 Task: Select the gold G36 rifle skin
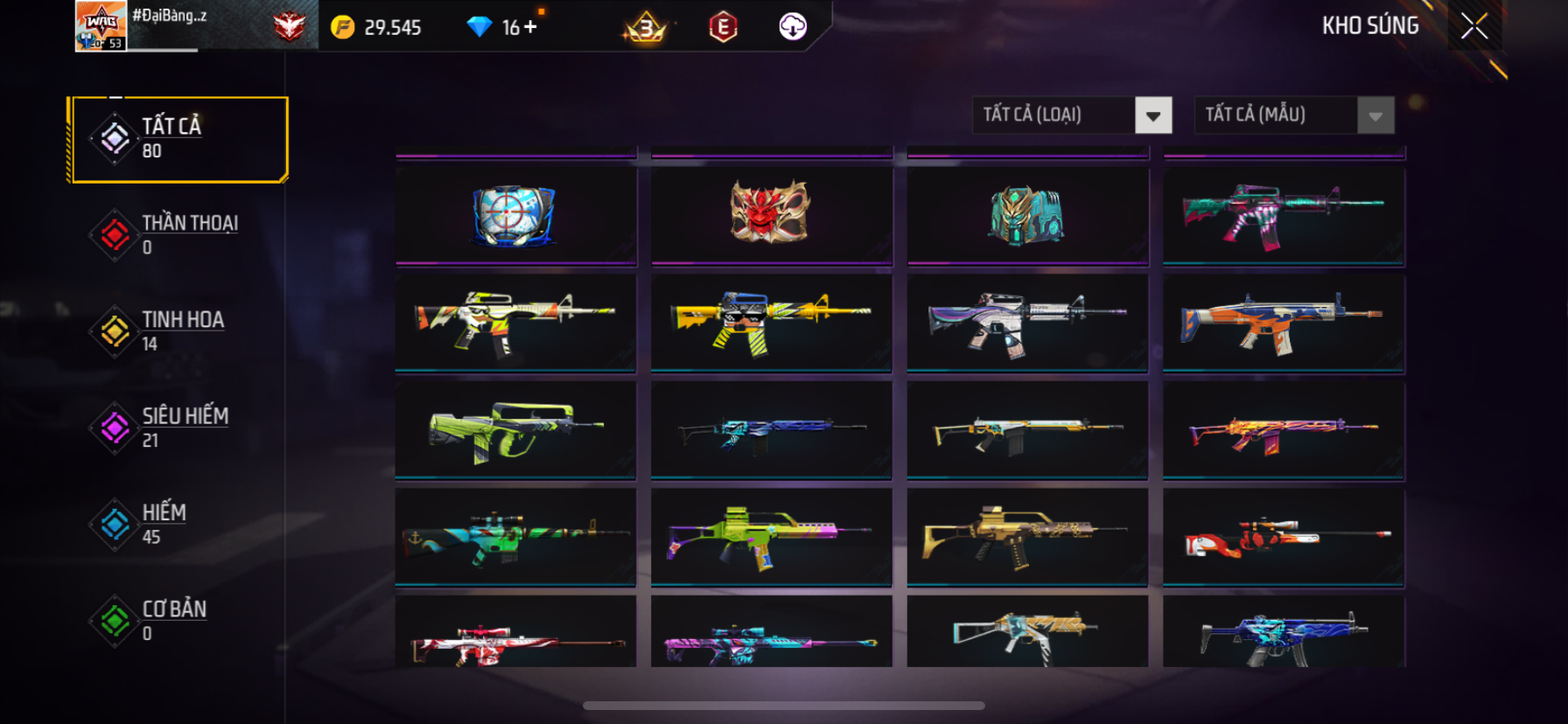1026,536
